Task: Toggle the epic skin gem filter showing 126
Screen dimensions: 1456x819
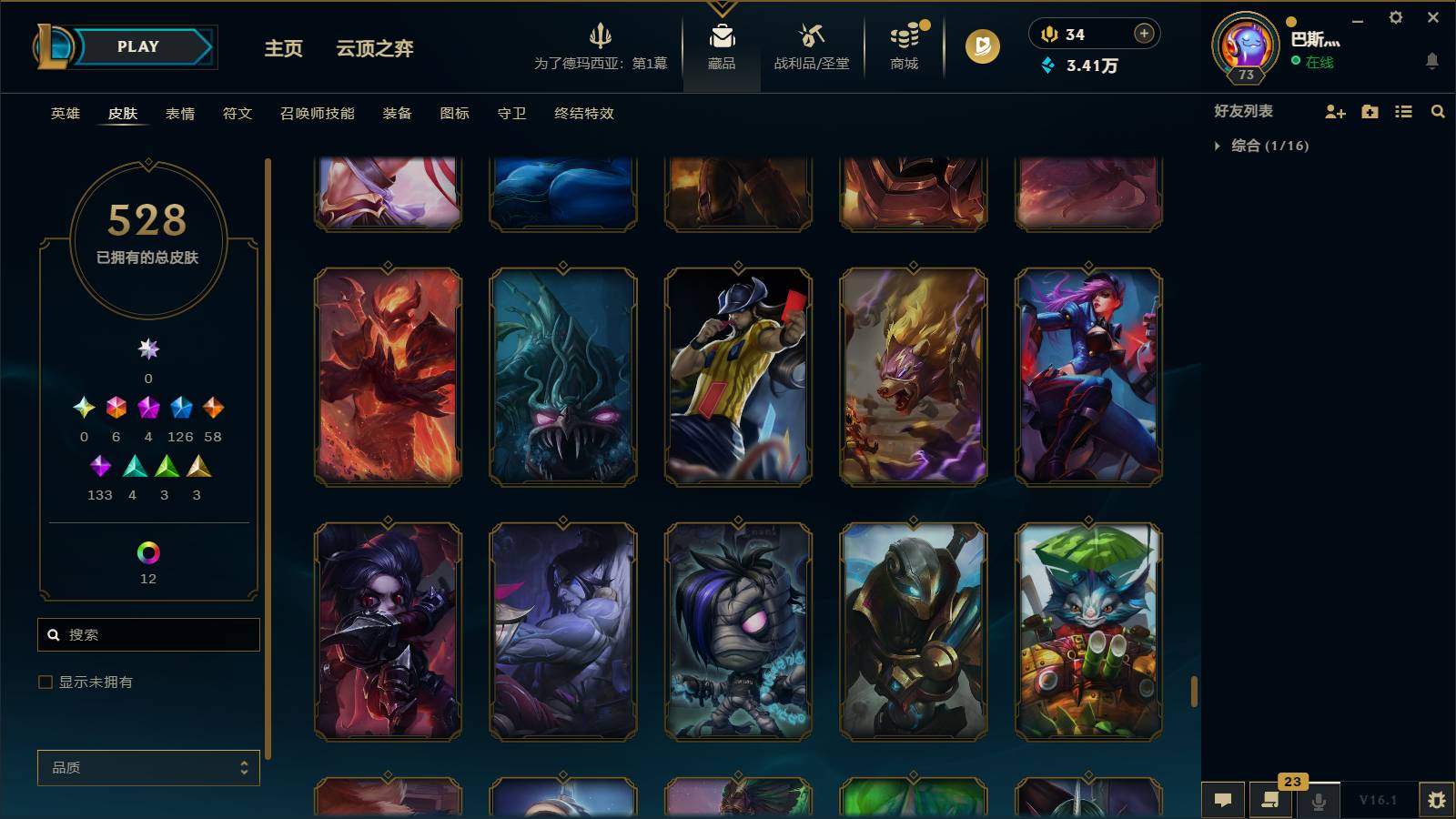Action: [x=180, y=409]
